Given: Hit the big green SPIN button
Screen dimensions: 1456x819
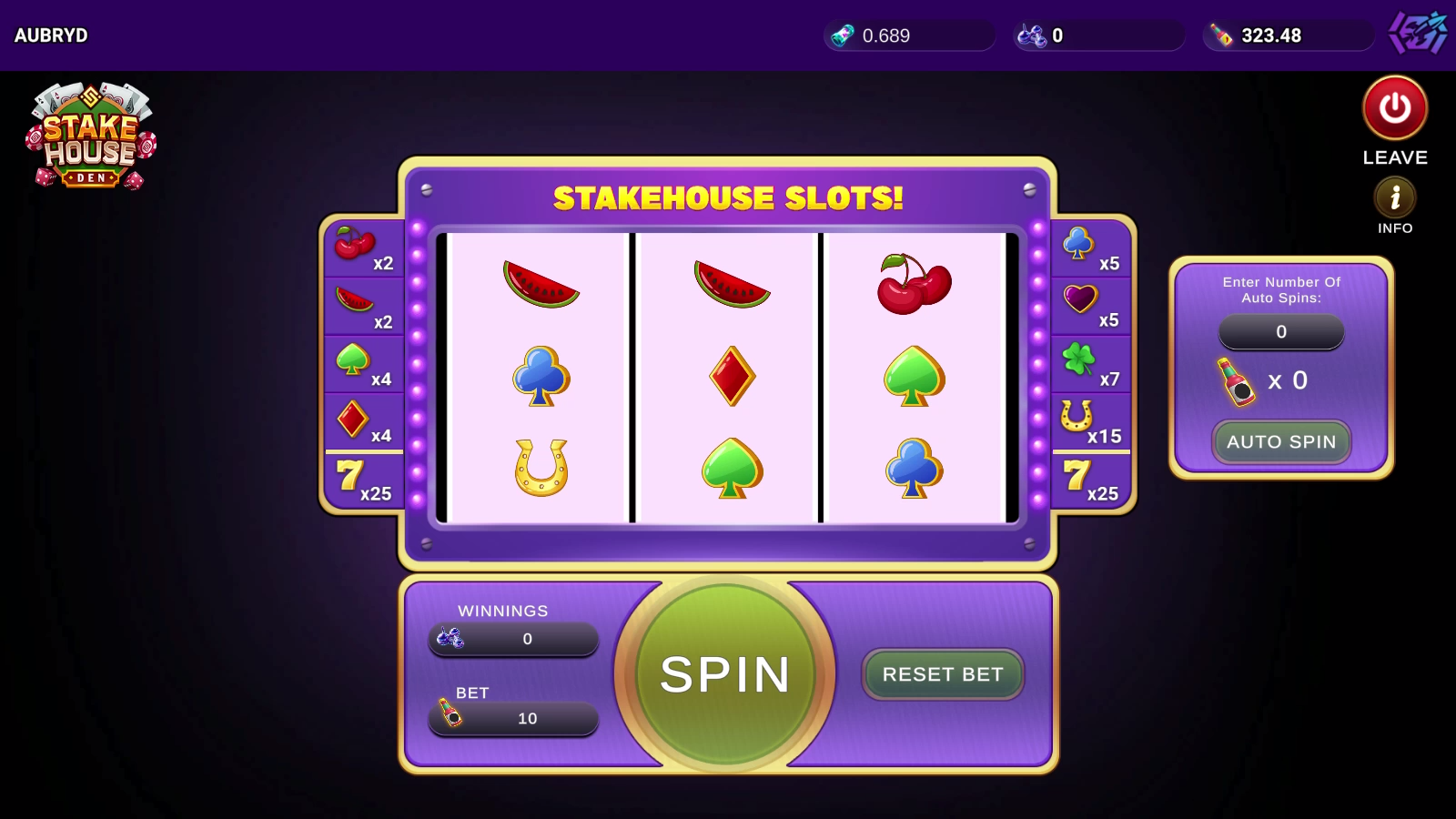Looking at the screenshot, I should pyautogui.click(x=725, y=674).
